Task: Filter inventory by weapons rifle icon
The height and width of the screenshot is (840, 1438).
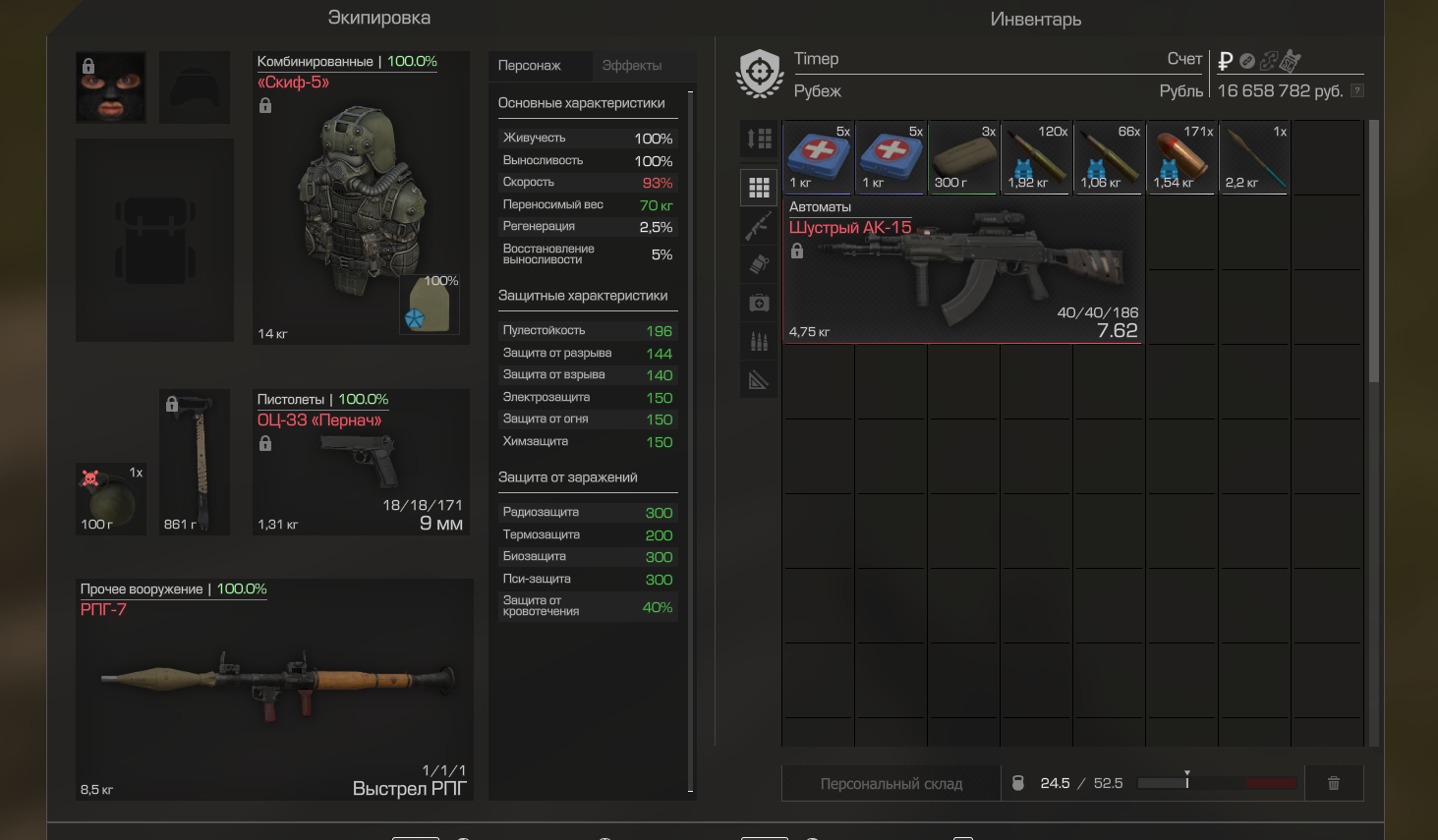Action: [x=759, y=226]
